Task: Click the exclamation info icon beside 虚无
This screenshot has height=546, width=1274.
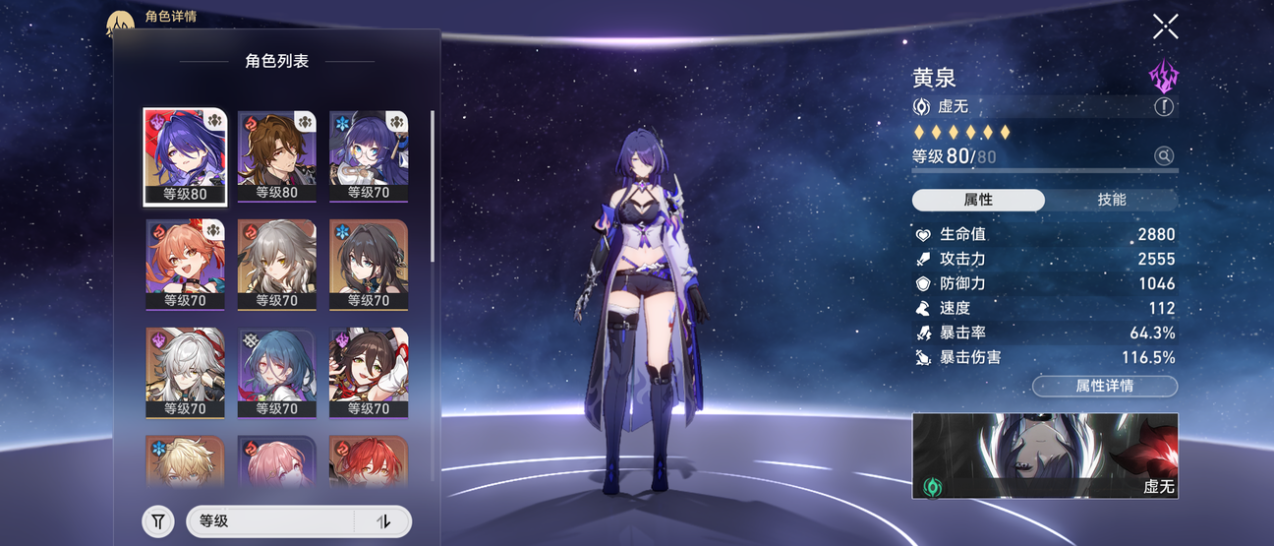Action: pos(1164,107)
